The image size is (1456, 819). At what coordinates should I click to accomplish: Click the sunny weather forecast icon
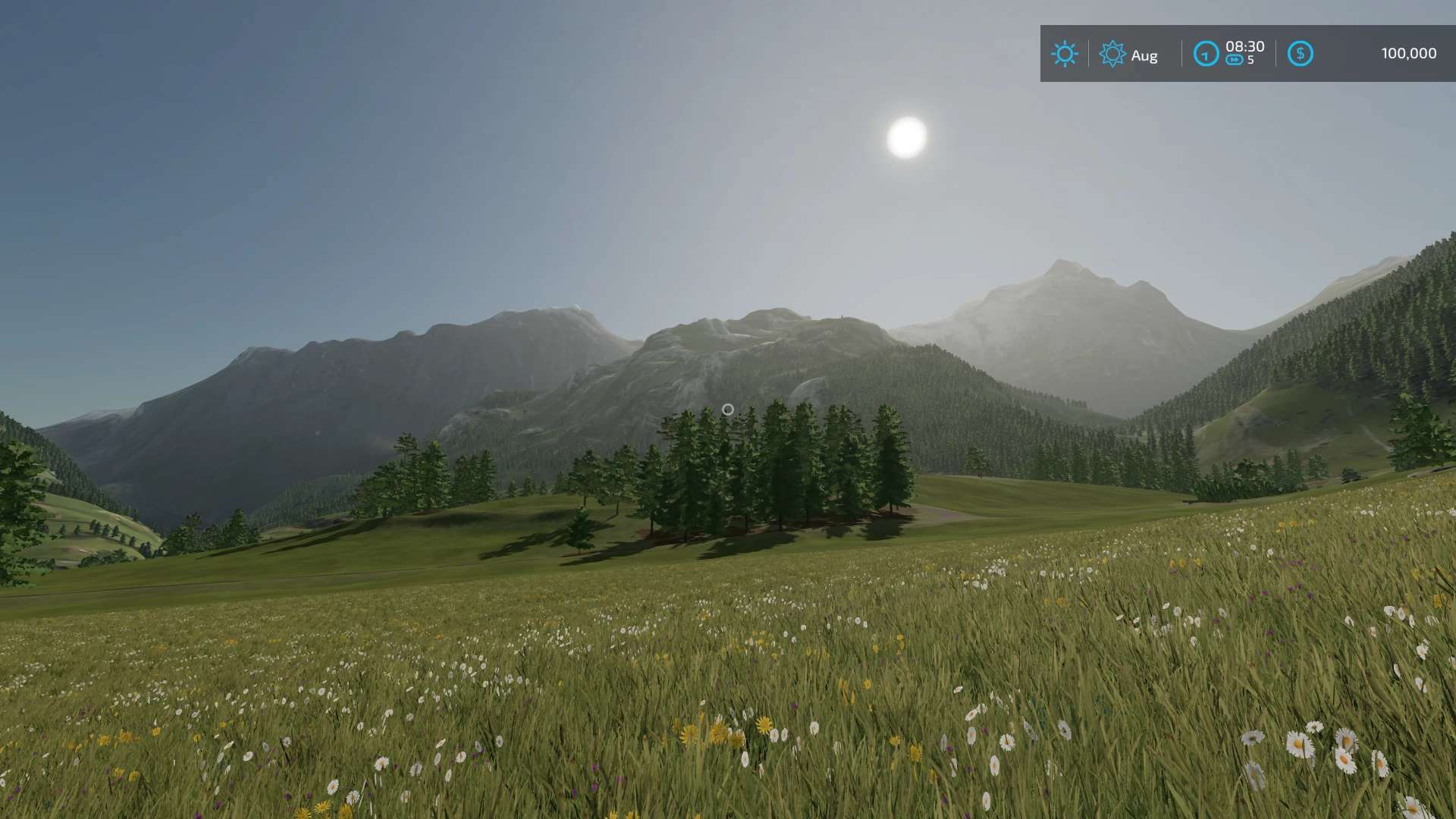(1064, 54)
